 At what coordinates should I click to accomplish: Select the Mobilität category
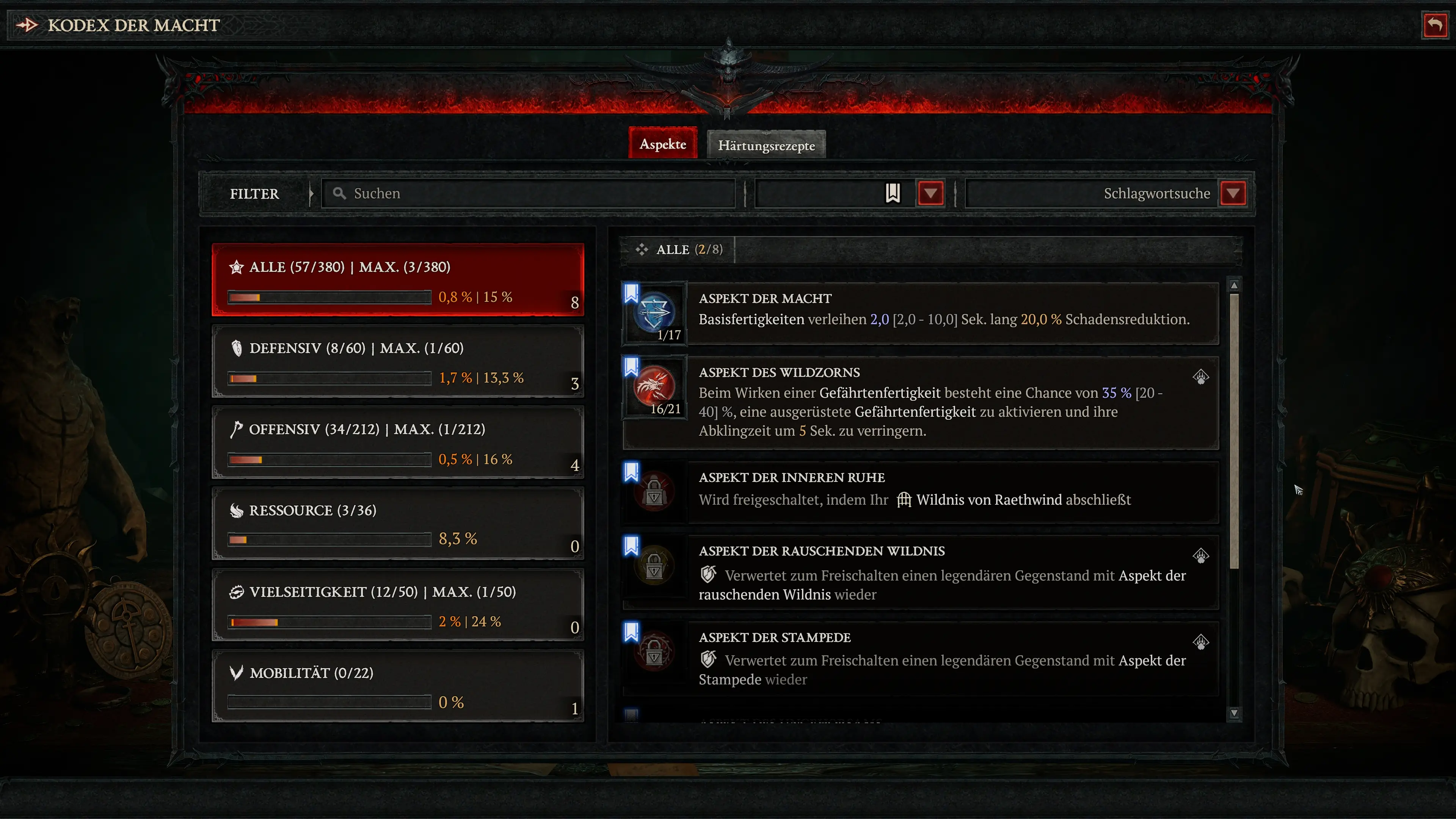tap(397, 686)
